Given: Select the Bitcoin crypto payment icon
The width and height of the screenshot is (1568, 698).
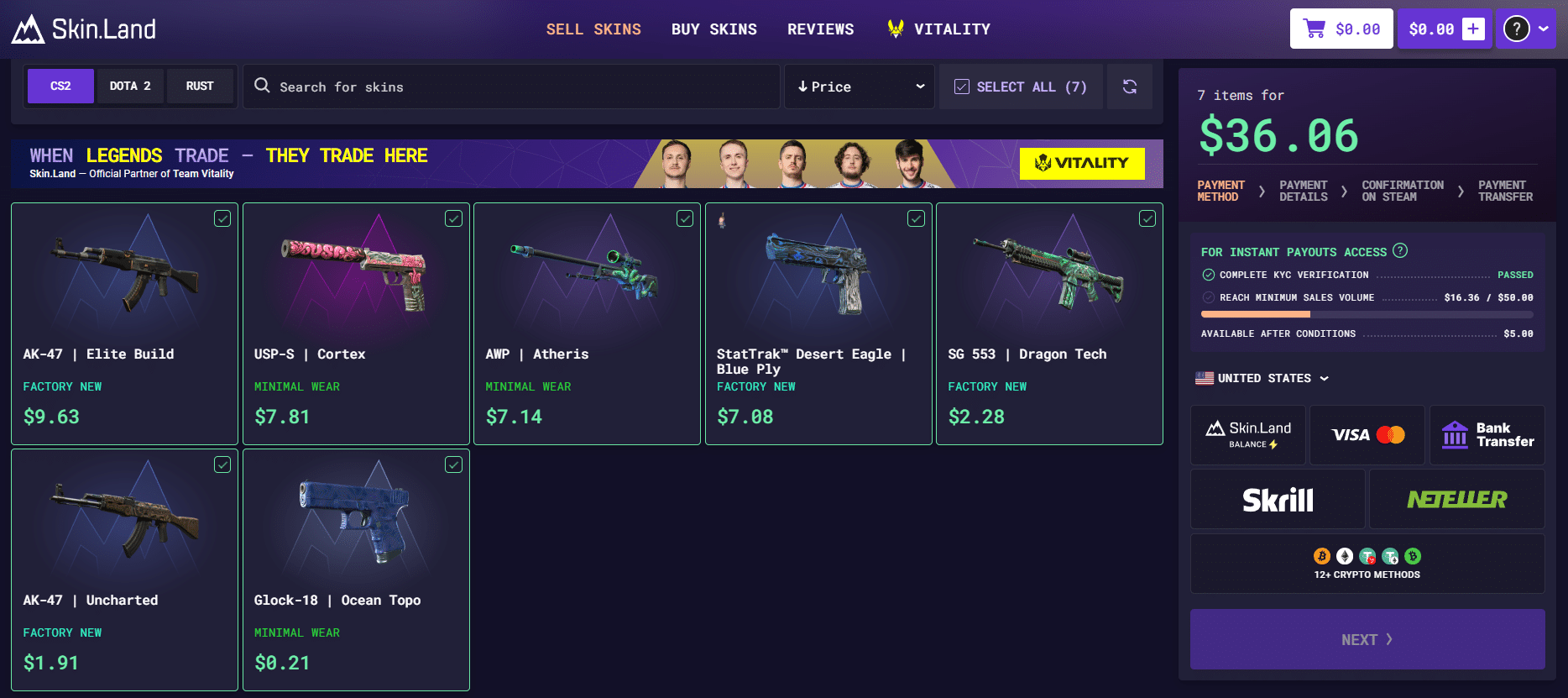Looking at the screenshot, I should 1320,556.
